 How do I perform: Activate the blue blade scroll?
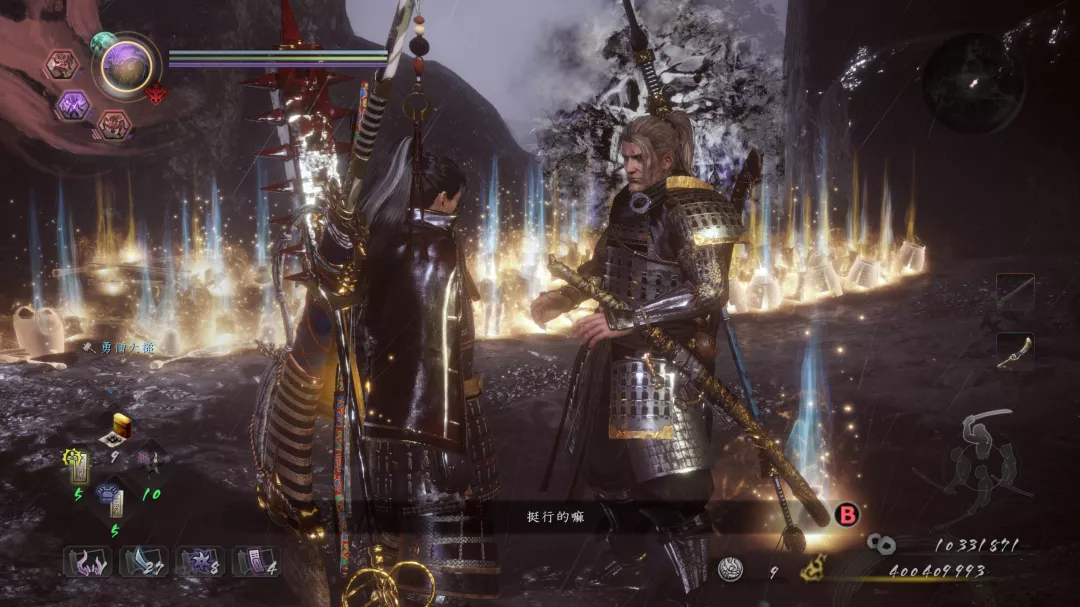[x=144, y=561]
